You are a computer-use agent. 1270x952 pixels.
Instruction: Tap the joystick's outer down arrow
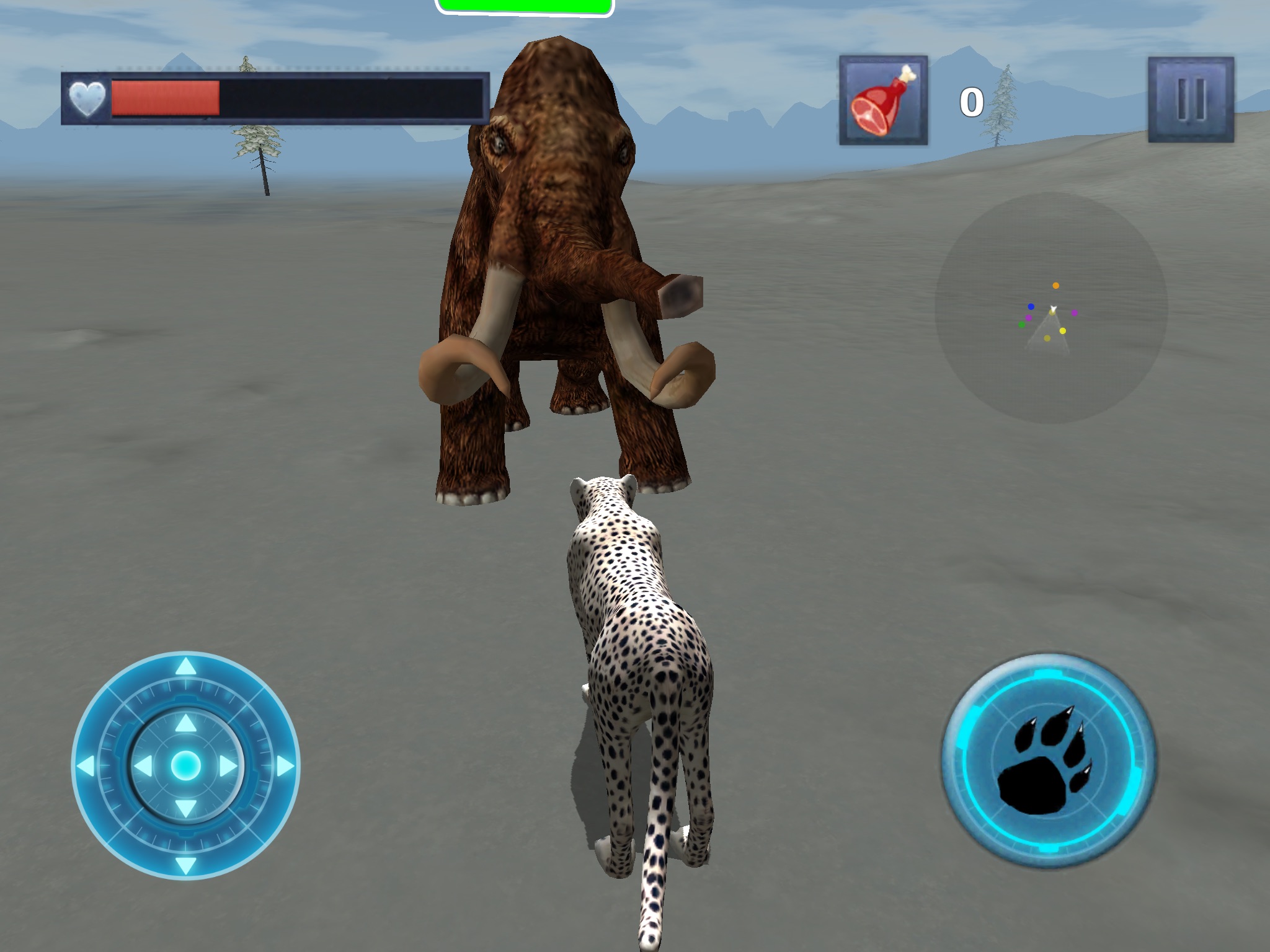[185, 865]
